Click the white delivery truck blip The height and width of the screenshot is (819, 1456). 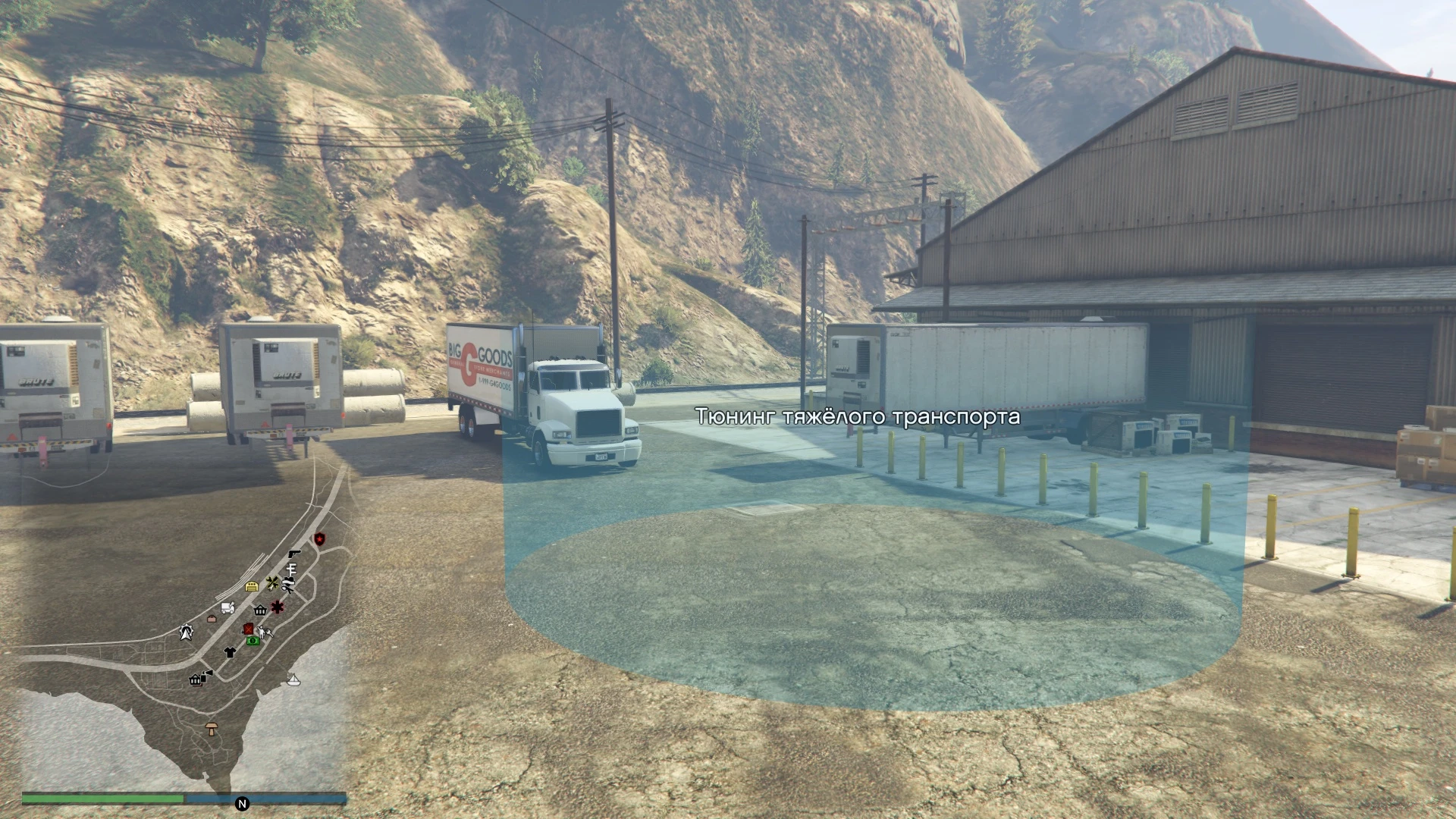pos(227,607)
